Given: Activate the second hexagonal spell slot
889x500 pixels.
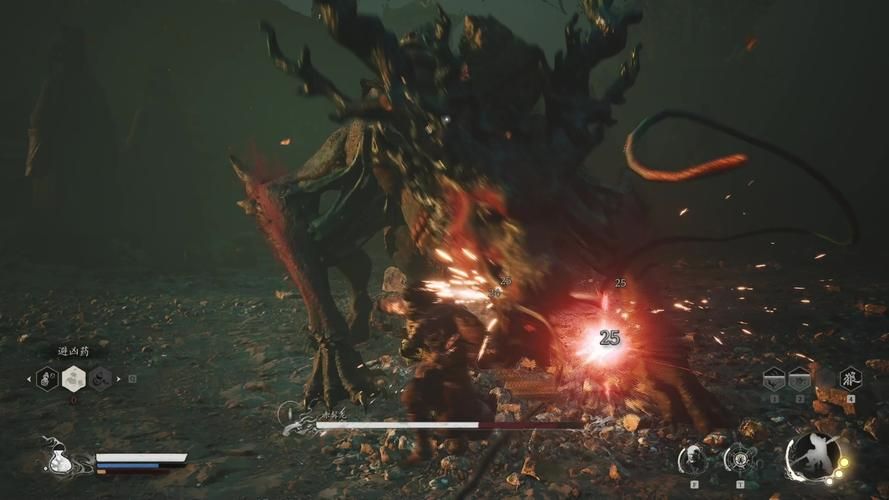Looking at the screenshot, I should (x=799, y=378).
